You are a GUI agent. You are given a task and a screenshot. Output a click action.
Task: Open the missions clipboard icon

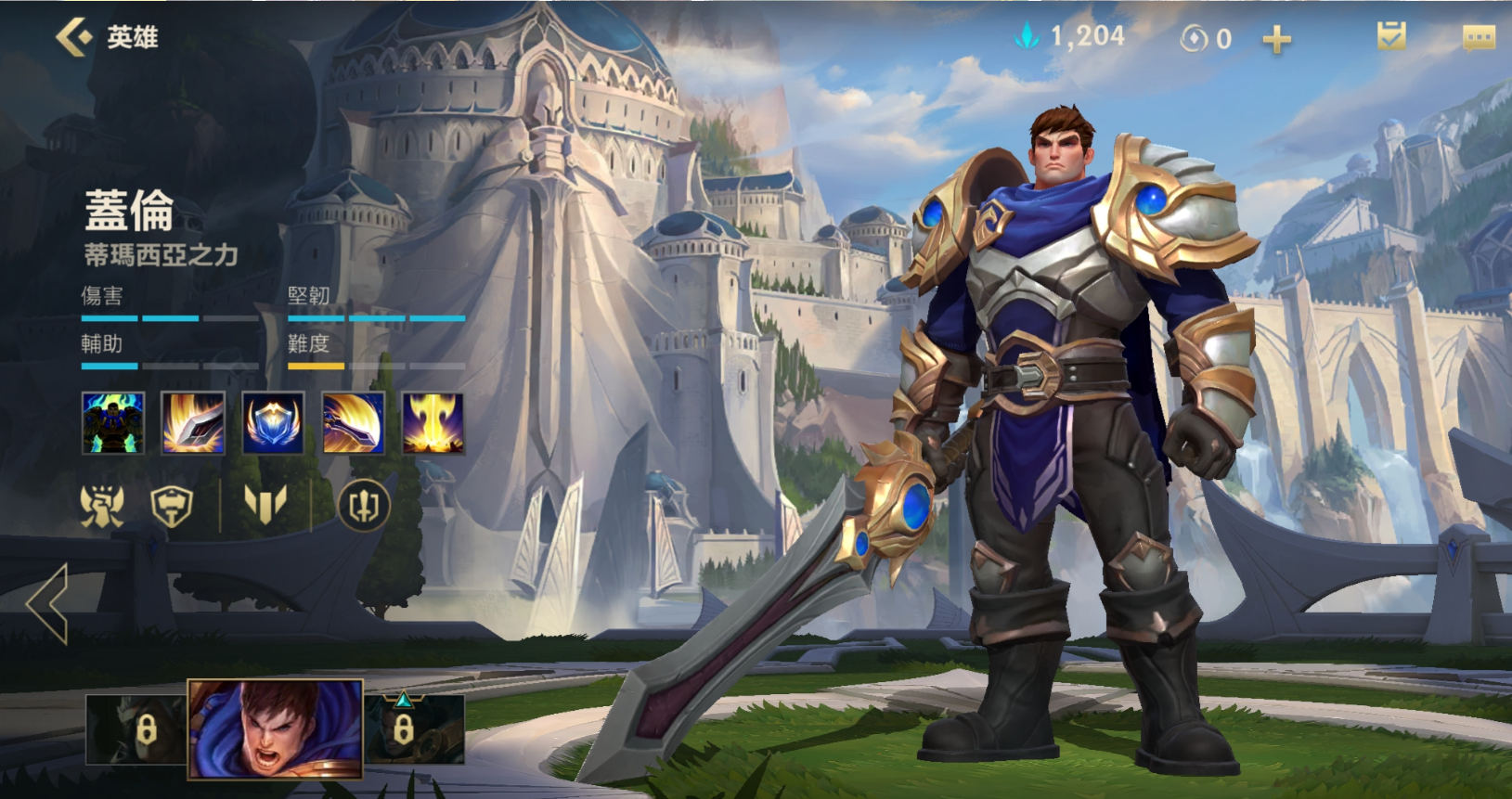click(1390, 37)
